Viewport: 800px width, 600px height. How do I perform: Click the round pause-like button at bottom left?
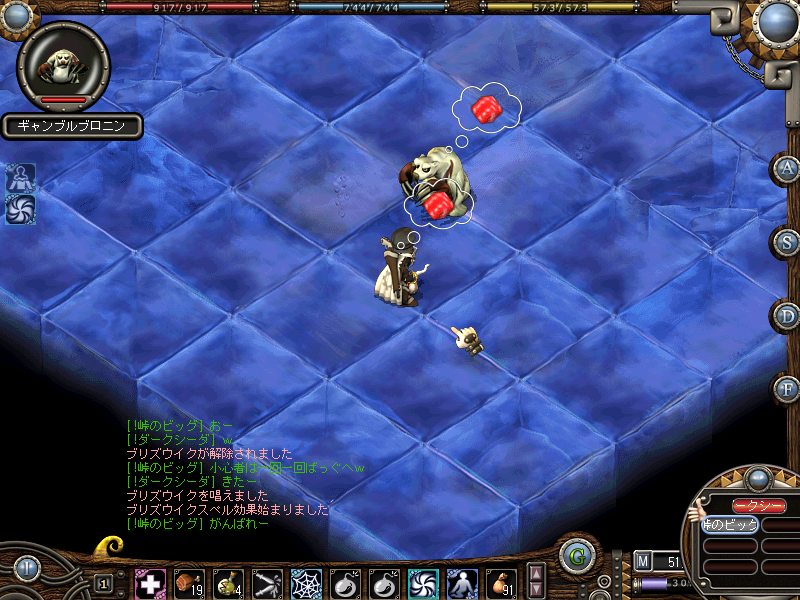[25, 567]
